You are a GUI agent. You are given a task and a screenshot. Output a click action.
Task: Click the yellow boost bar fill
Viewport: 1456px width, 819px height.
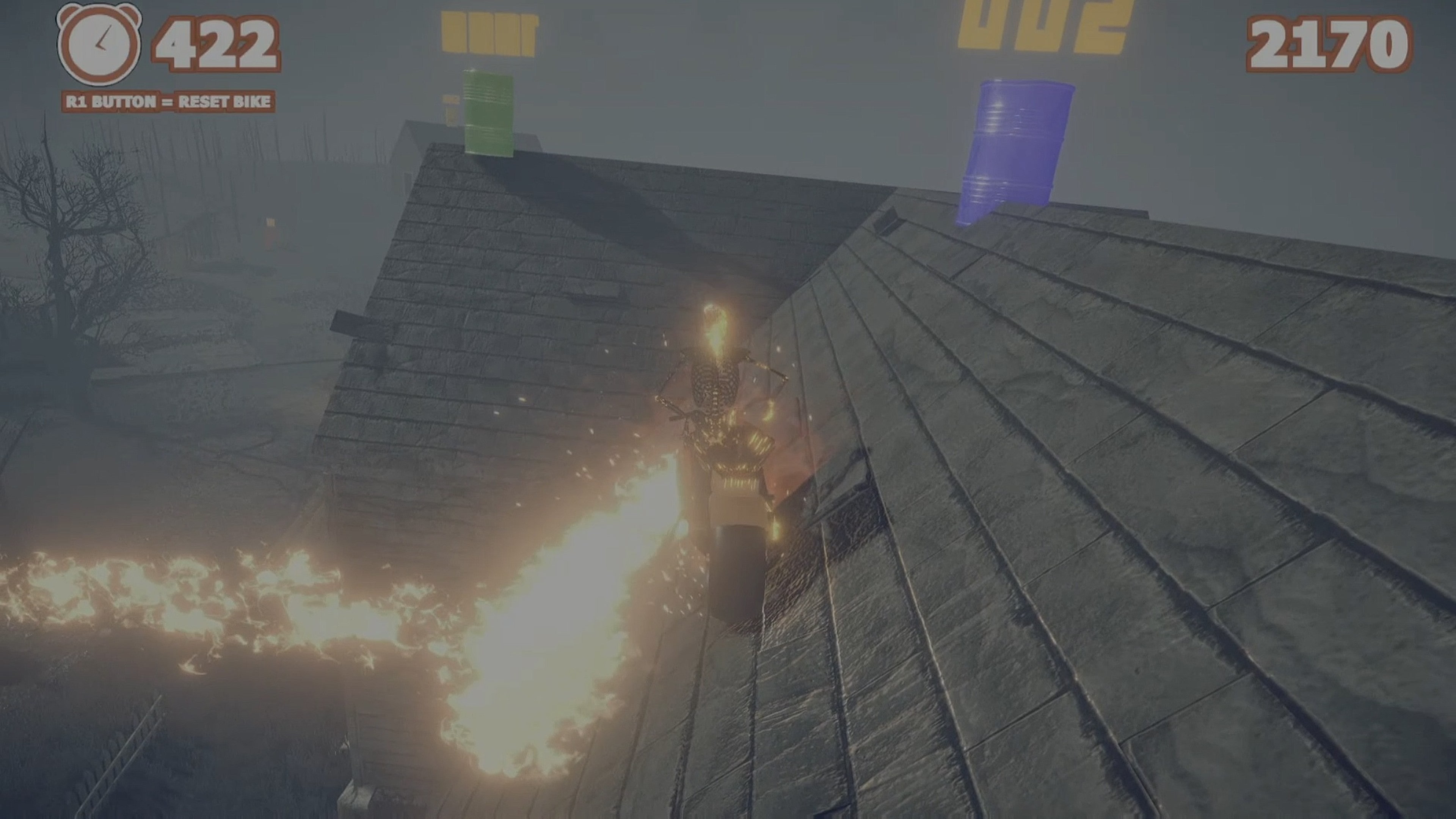pos(489,31)
